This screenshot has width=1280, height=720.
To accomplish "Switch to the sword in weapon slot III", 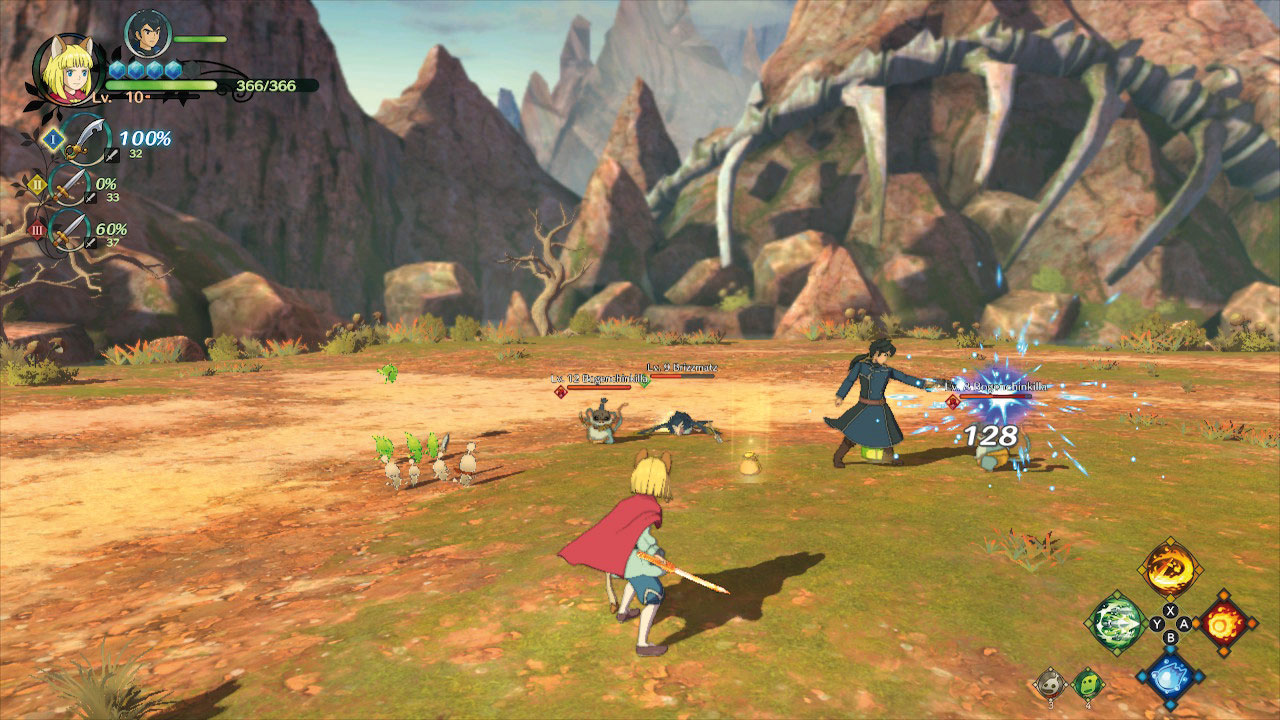I will (70, 229).
